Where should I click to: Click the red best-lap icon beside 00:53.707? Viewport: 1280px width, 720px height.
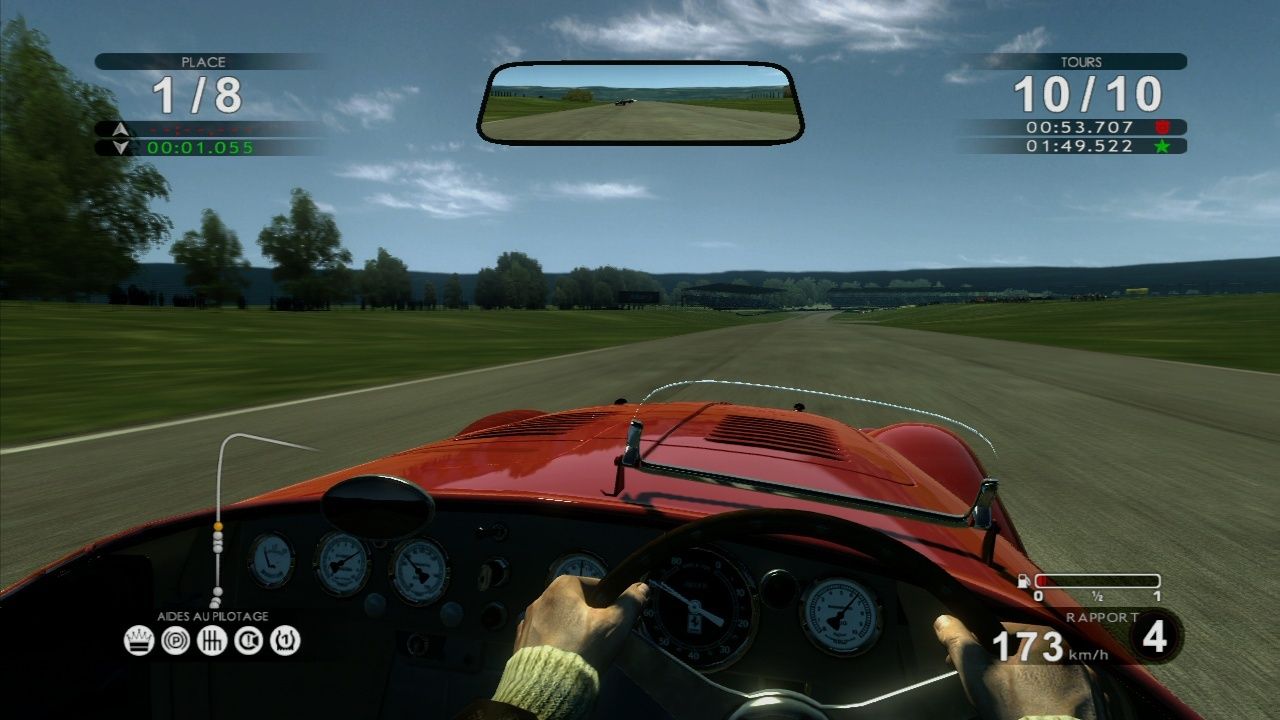(x=1162, y=127)
